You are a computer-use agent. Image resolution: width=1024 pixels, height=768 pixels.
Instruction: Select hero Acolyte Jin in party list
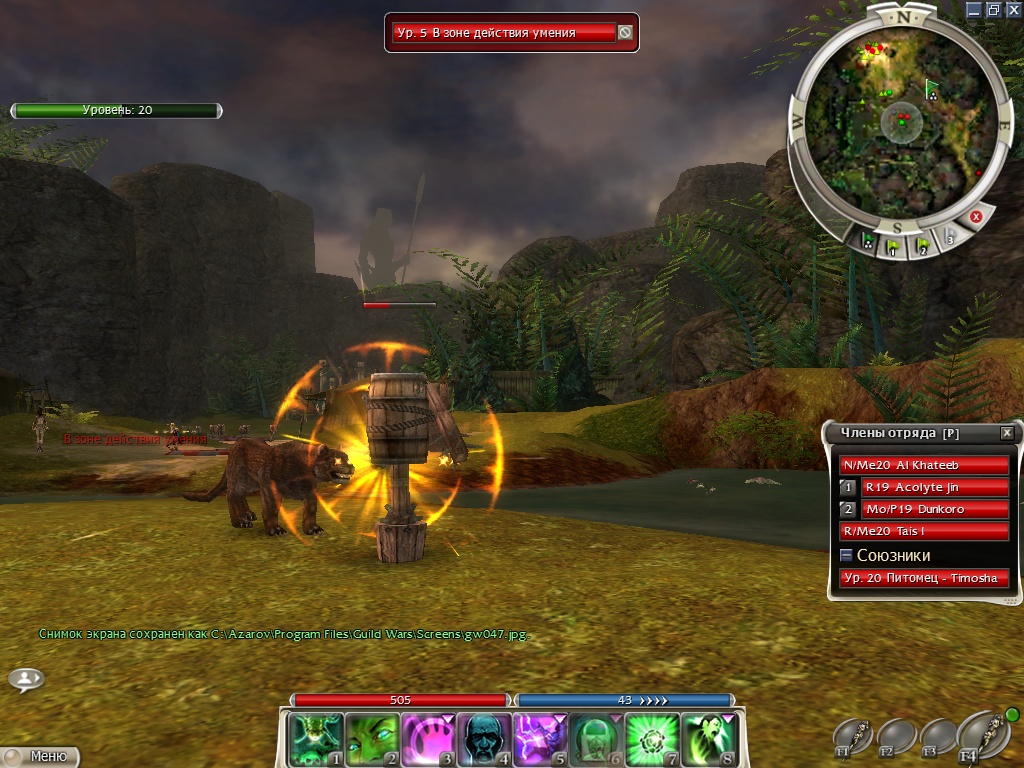pos(934,487)
